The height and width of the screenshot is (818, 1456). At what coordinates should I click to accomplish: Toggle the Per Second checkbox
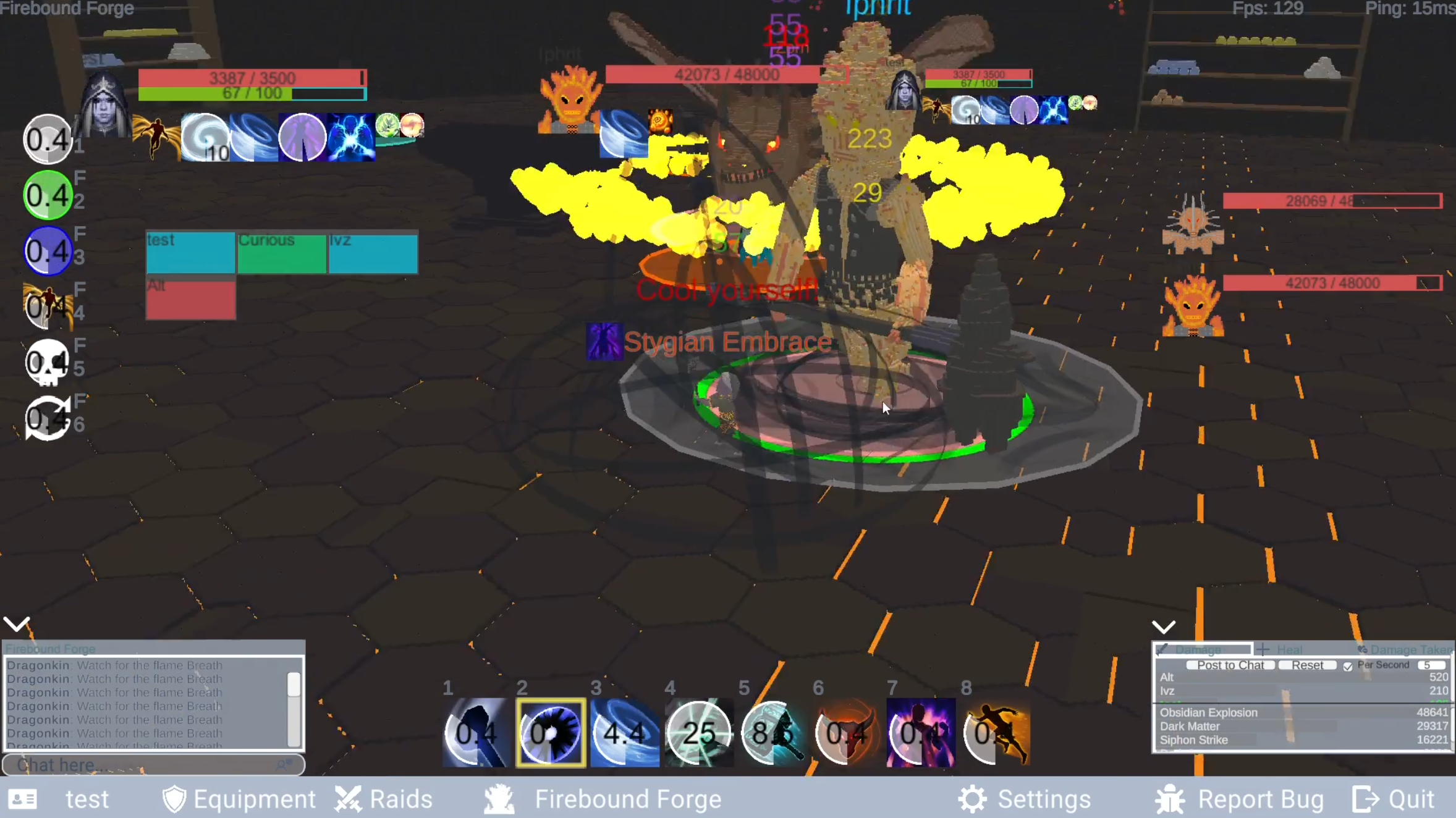click(1348, 665)
